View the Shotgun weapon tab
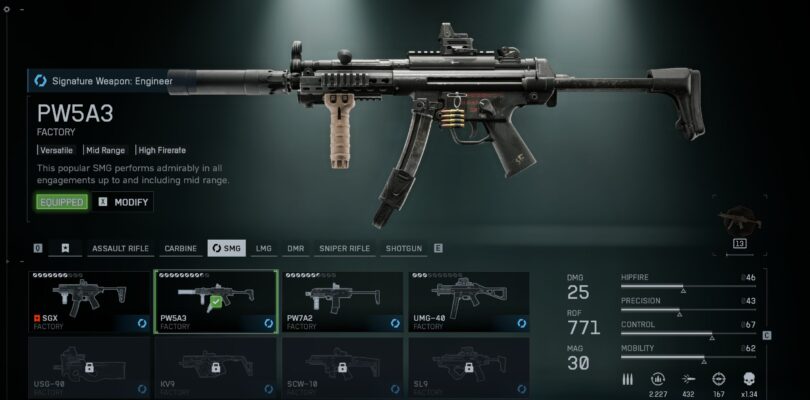The height and width of the screenshot is (400, 810). click(404, 248)
